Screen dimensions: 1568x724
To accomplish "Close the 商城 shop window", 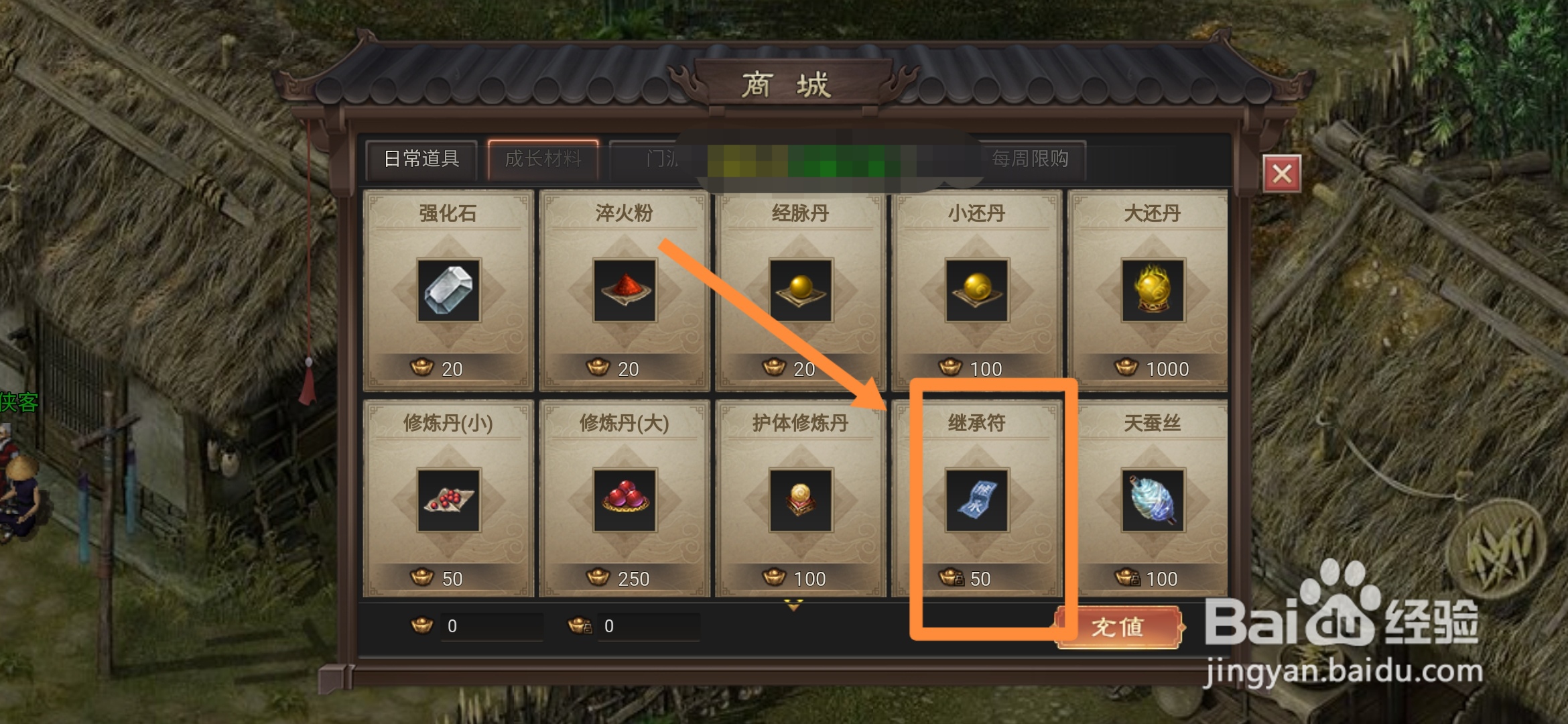I will [x=1283, y=172].
